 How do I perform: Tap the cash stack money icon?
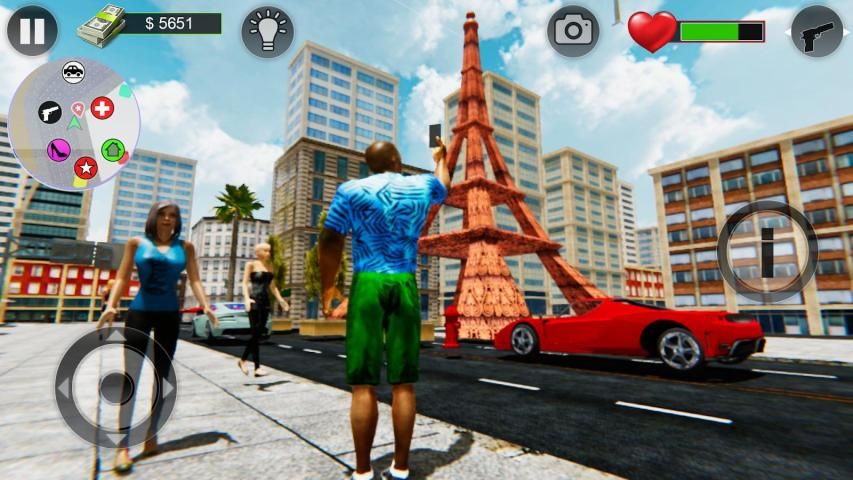pos(107,22)
